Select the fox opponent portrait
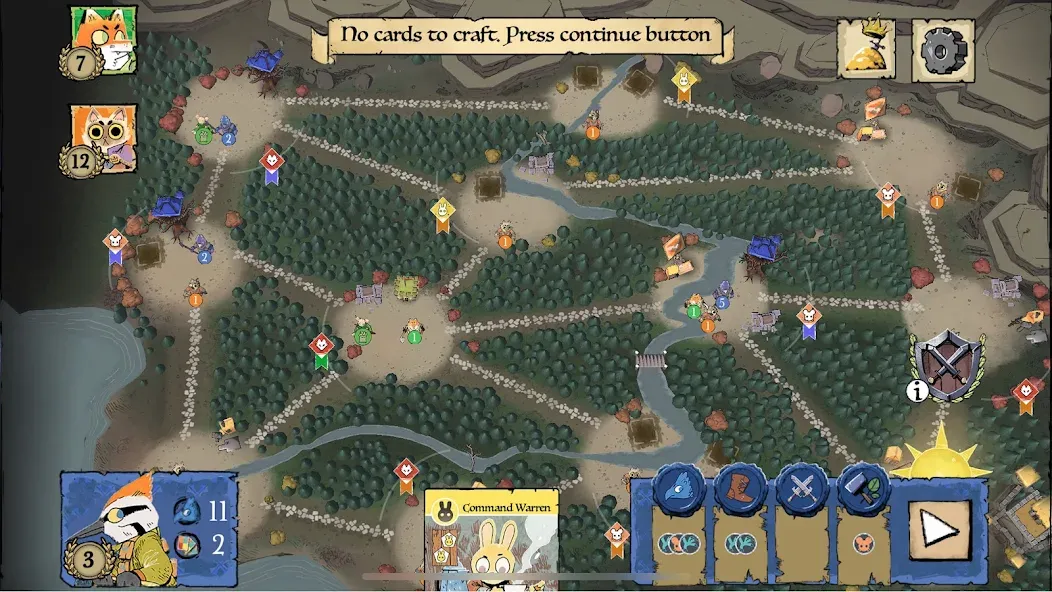 click(103, 40)
